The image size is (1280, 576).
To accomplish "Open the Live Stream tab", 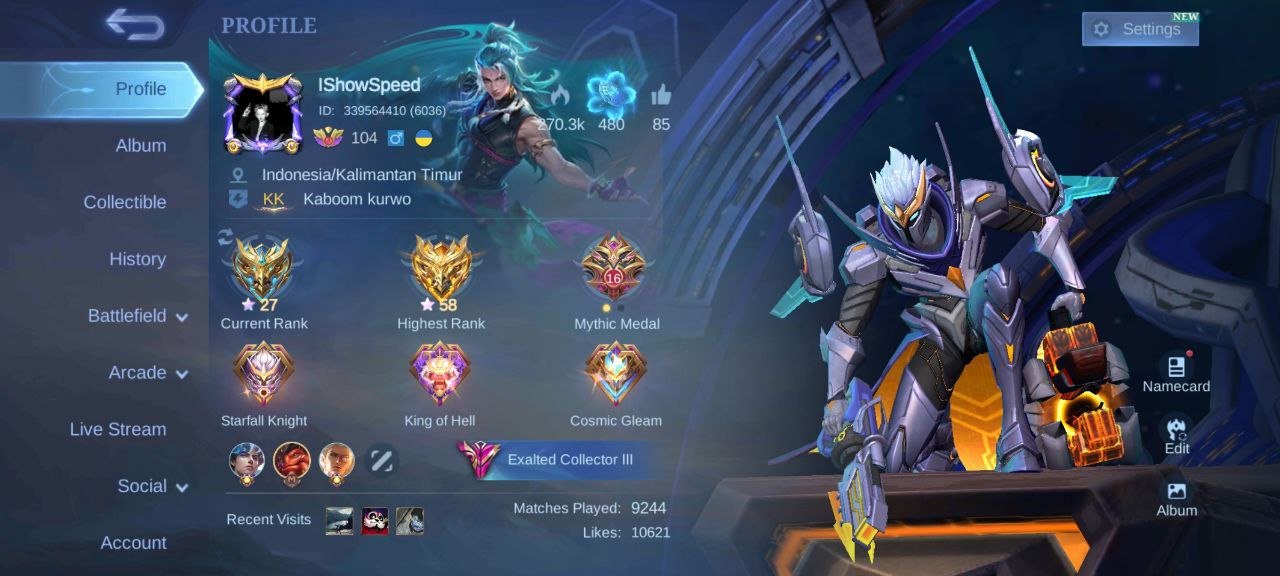I will (x=118, y=429).
